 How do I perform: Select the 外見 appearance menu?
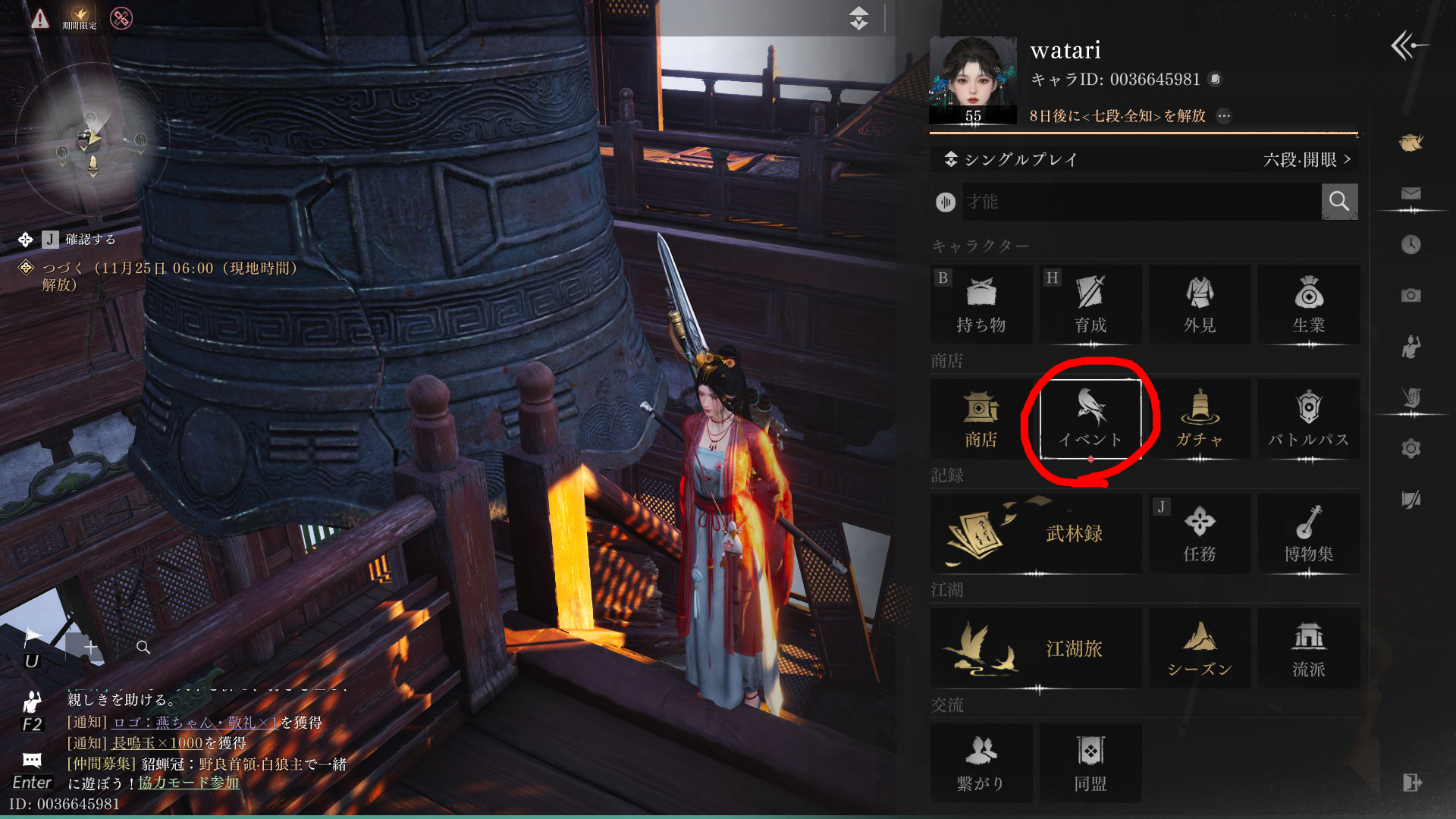1199,304
